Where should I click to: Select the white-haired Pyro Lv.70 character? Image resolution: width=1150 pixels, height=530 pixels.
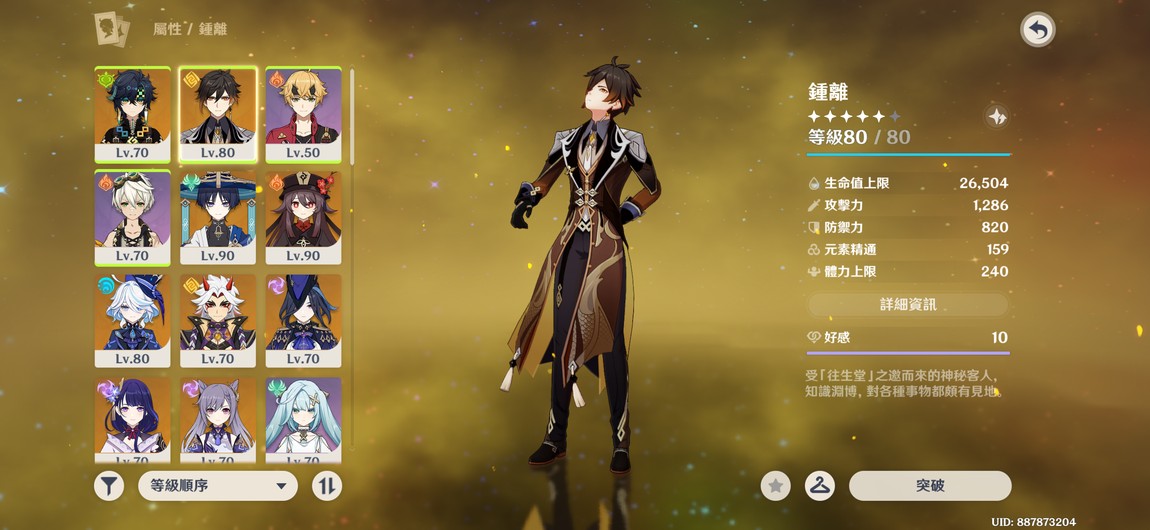click(x=133, y=216)
